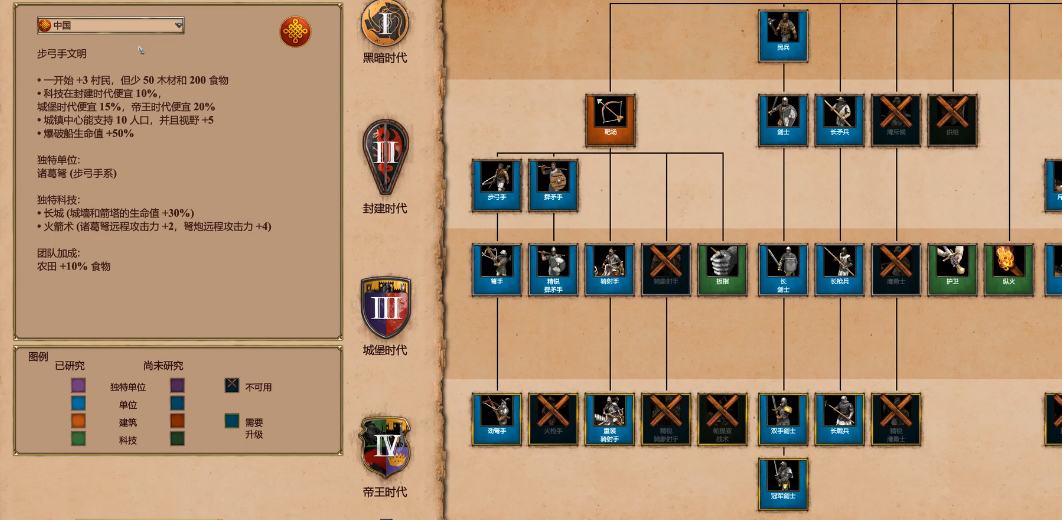This screenshot has height=520, width=1062.
Task: Select the 扳指 thumb ring technology
Action: [722, 268]
